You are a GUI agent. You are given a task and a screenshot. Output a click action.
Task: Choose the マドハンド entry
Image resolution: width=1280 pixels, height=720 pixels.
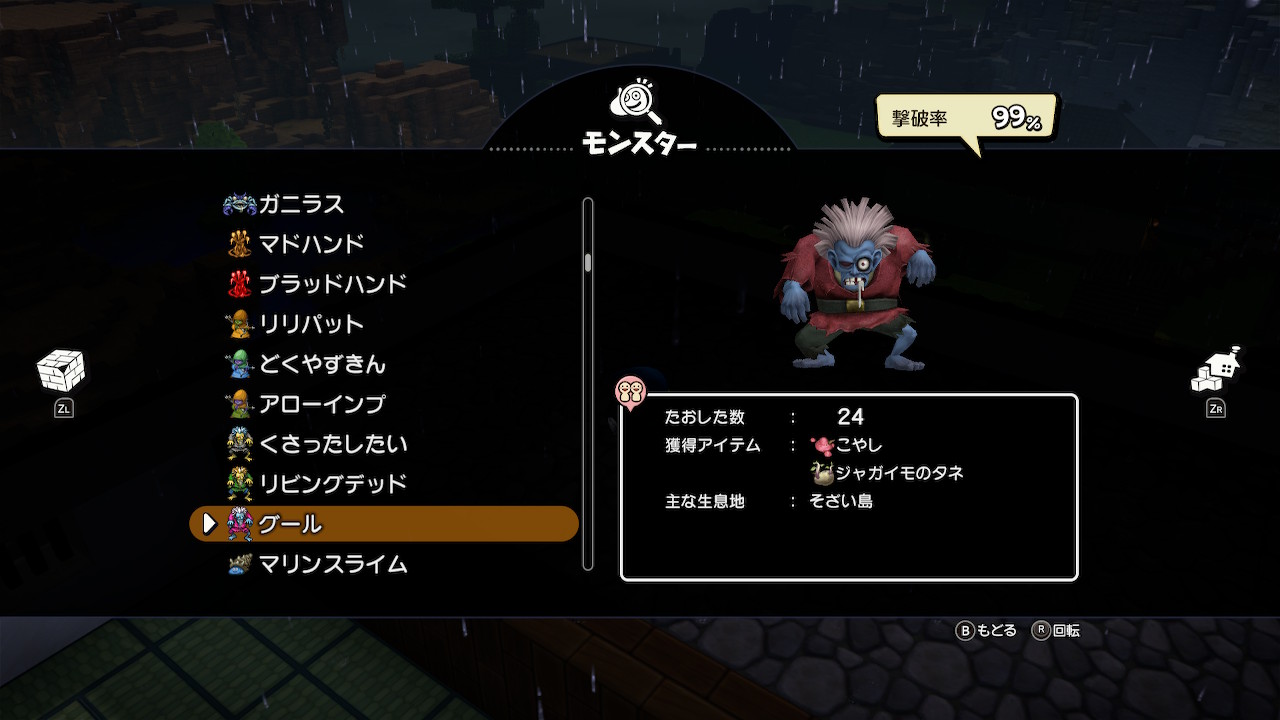point(310,244)
